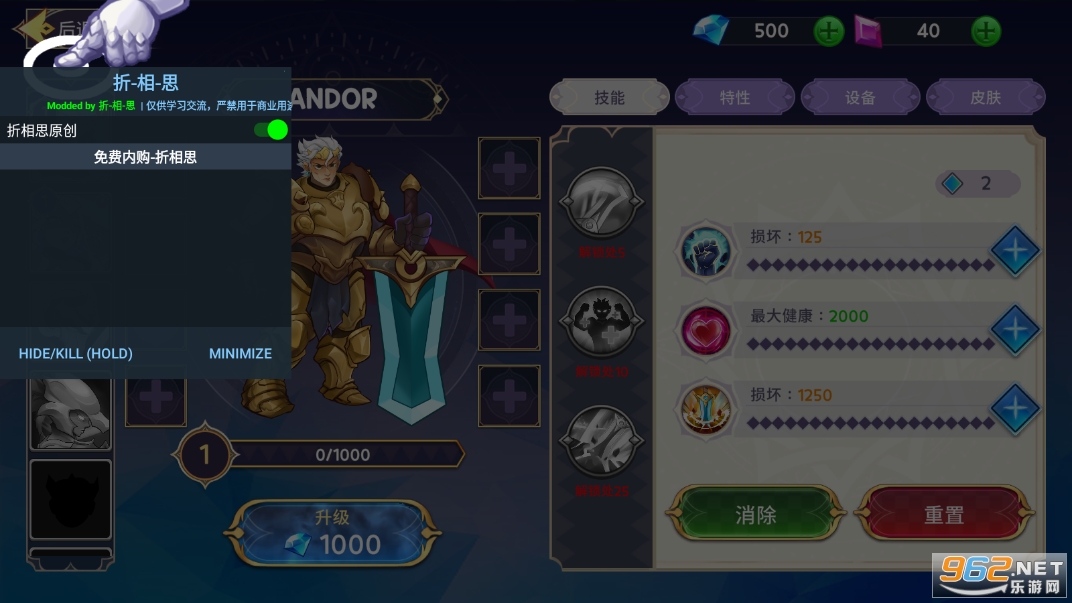
Task: Increase the 最大健康 2000 stat
Action: pyautogui.click(x=1014, y=330)
